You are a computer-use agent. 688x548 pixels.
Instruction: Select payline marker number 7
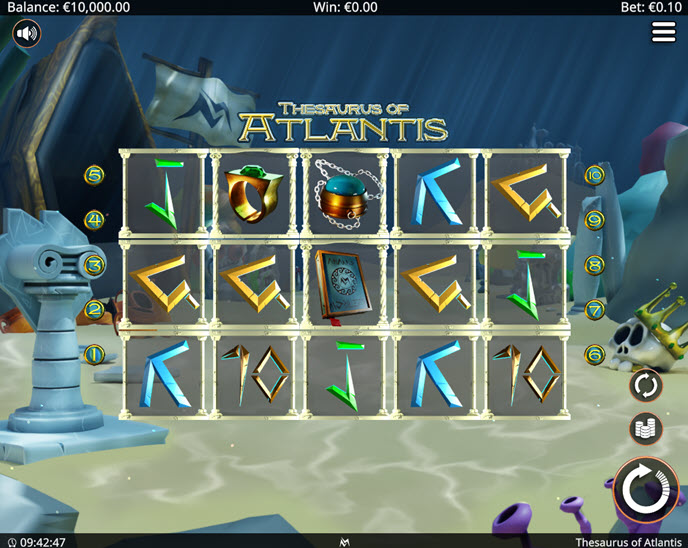(x=594, y=310)
